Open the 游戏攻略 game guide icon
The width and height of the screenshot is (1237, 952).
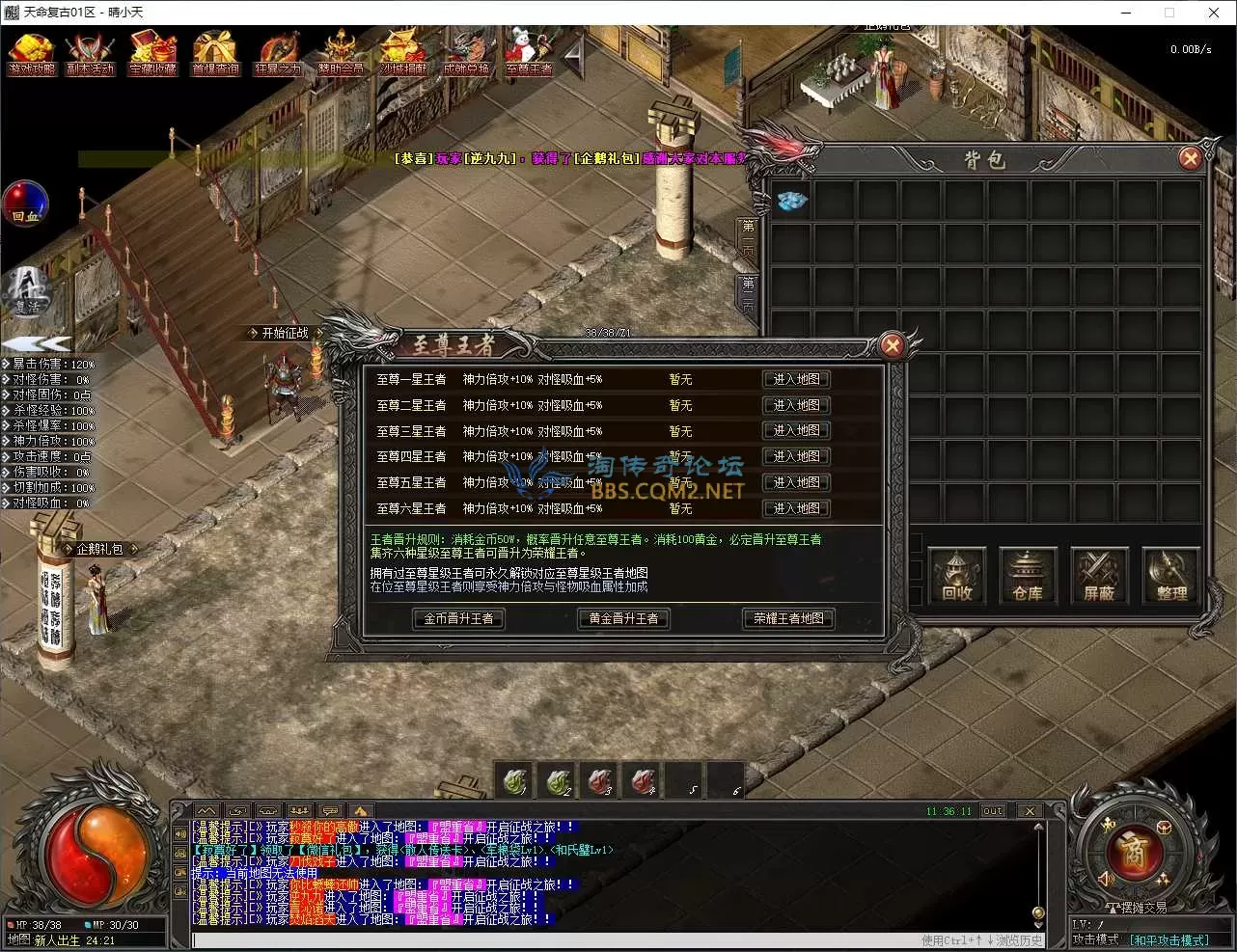(x=32, y=54)
